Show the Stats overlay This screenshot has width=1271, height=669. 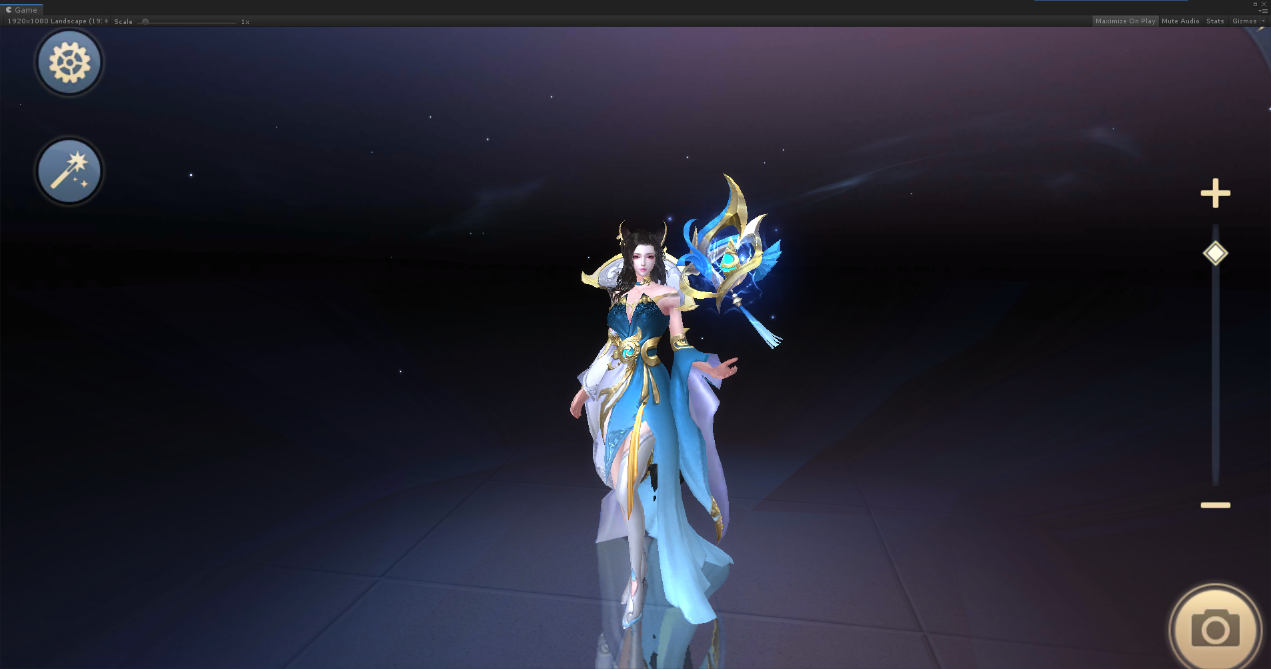click(x=1215, y=21)
